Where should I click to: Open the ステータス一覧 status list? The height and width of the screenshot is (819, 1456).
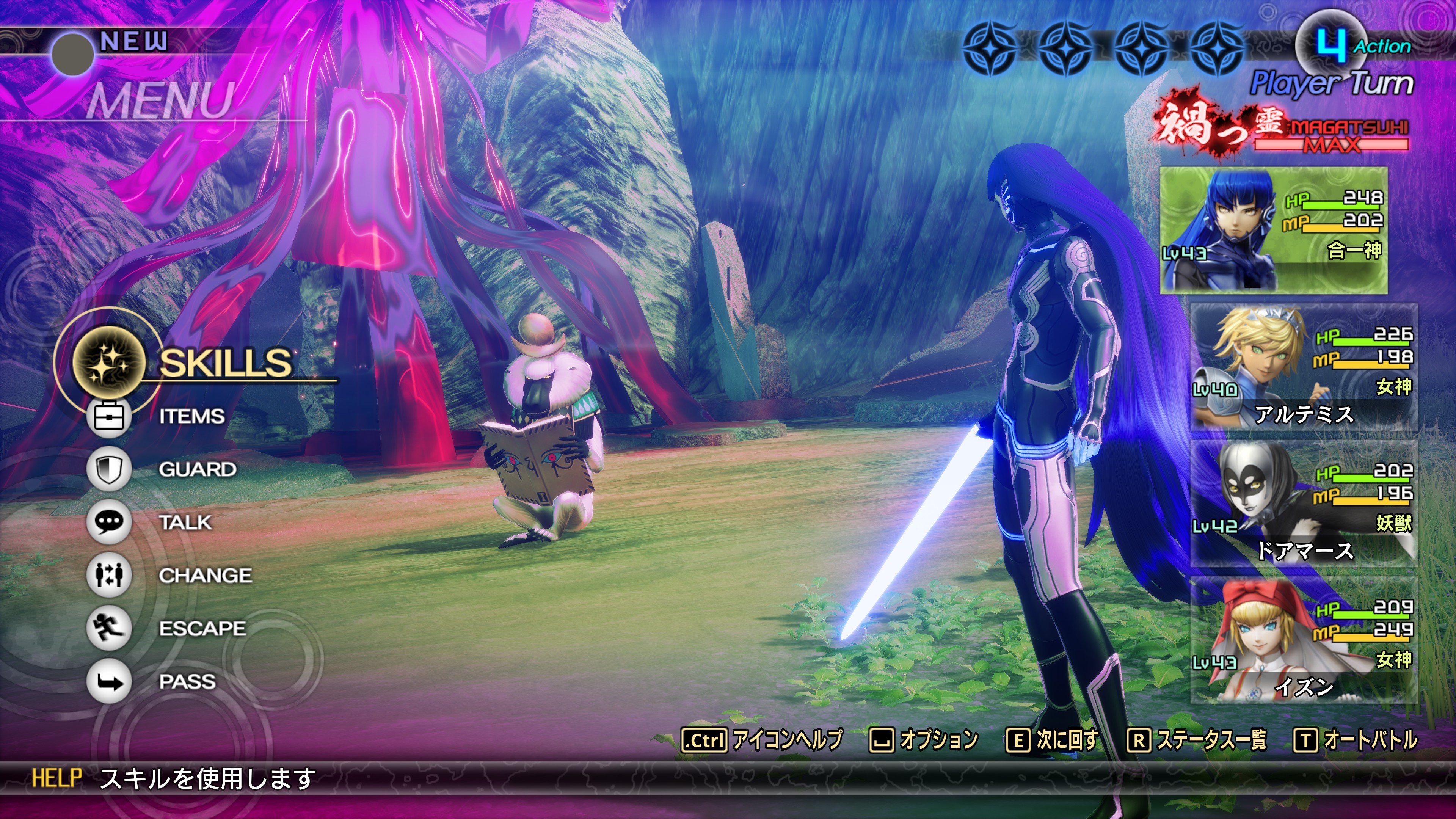tap(1197, 739)
